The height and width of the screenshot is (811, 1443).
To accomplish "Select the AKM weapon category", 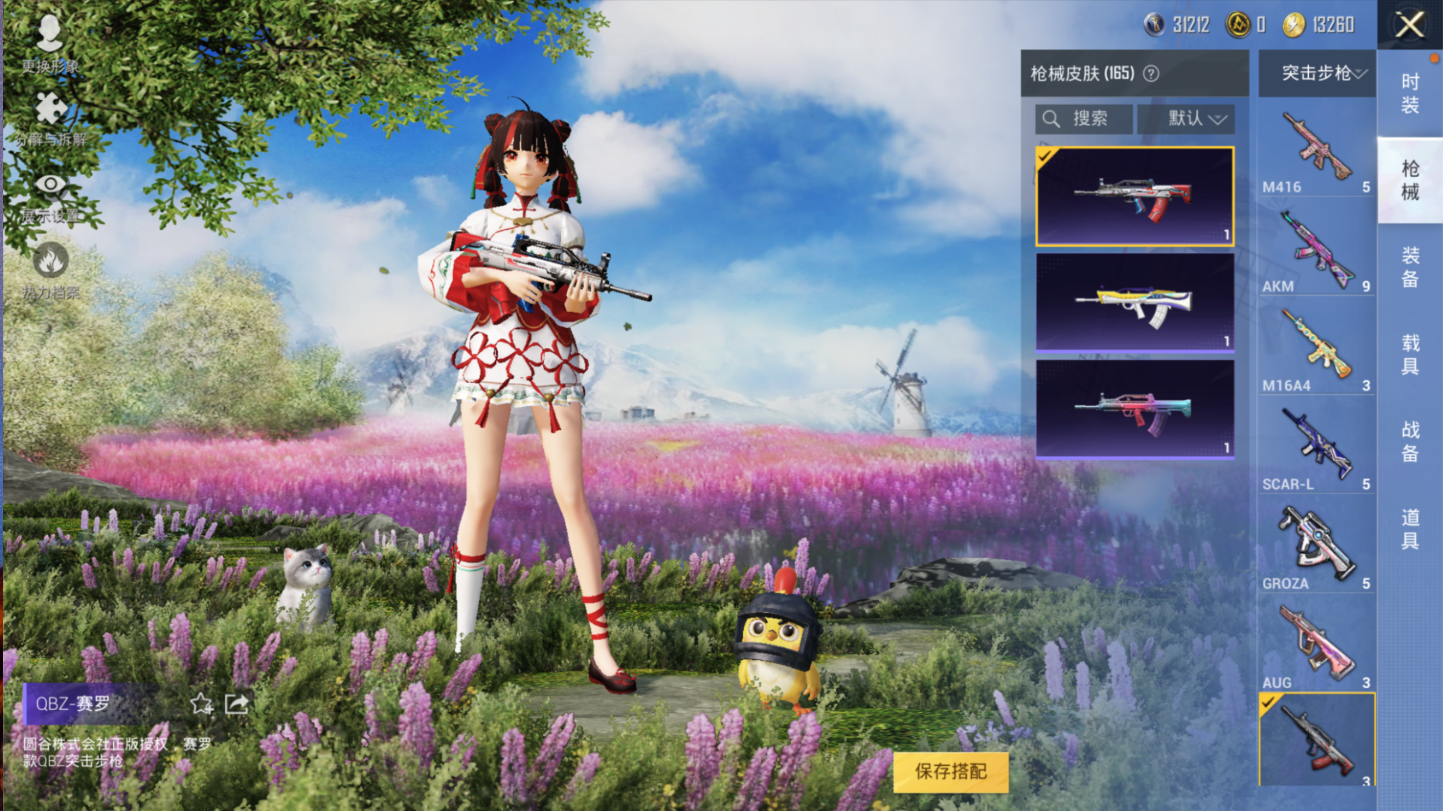I will [1316, 251].
